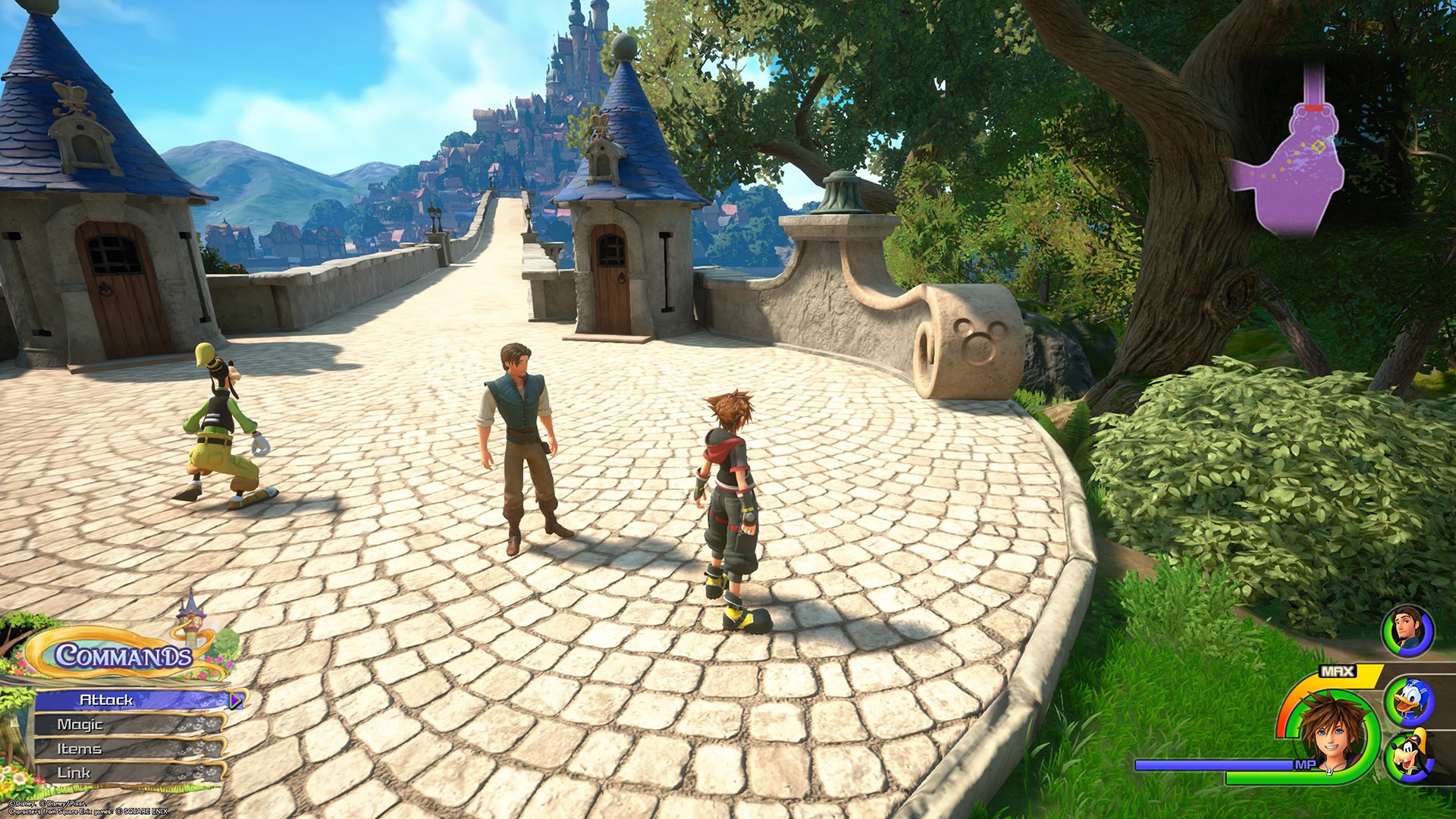Select the Attack command
This screenshot has width=1456, height=819.
(x=130, y=700)
